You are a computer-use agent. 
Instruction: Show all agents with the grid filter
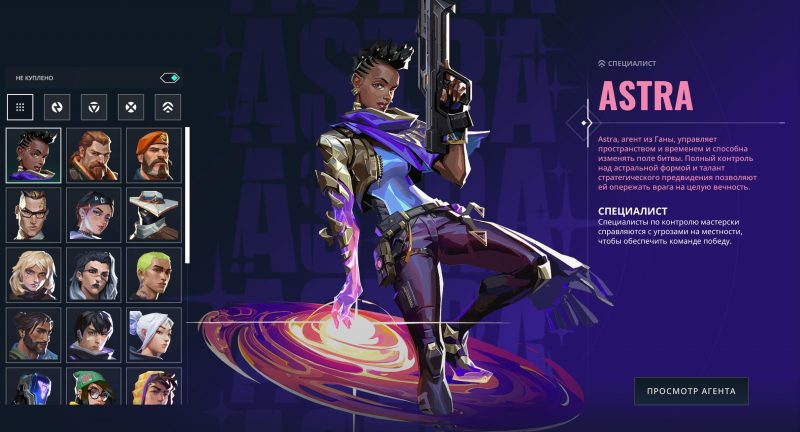[20, 106]
